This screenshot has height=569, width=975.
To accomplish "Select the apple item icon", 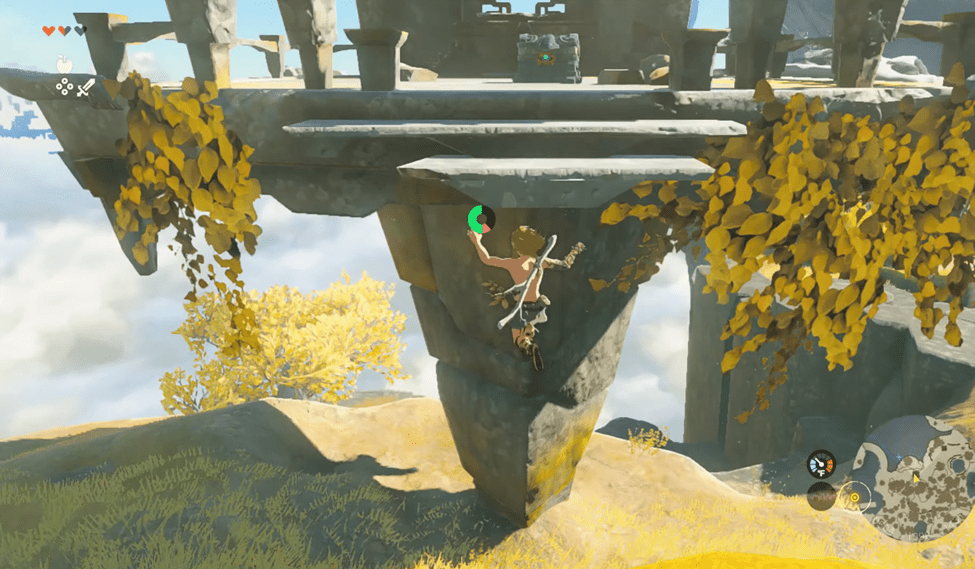I will click(x=63, y=64).
